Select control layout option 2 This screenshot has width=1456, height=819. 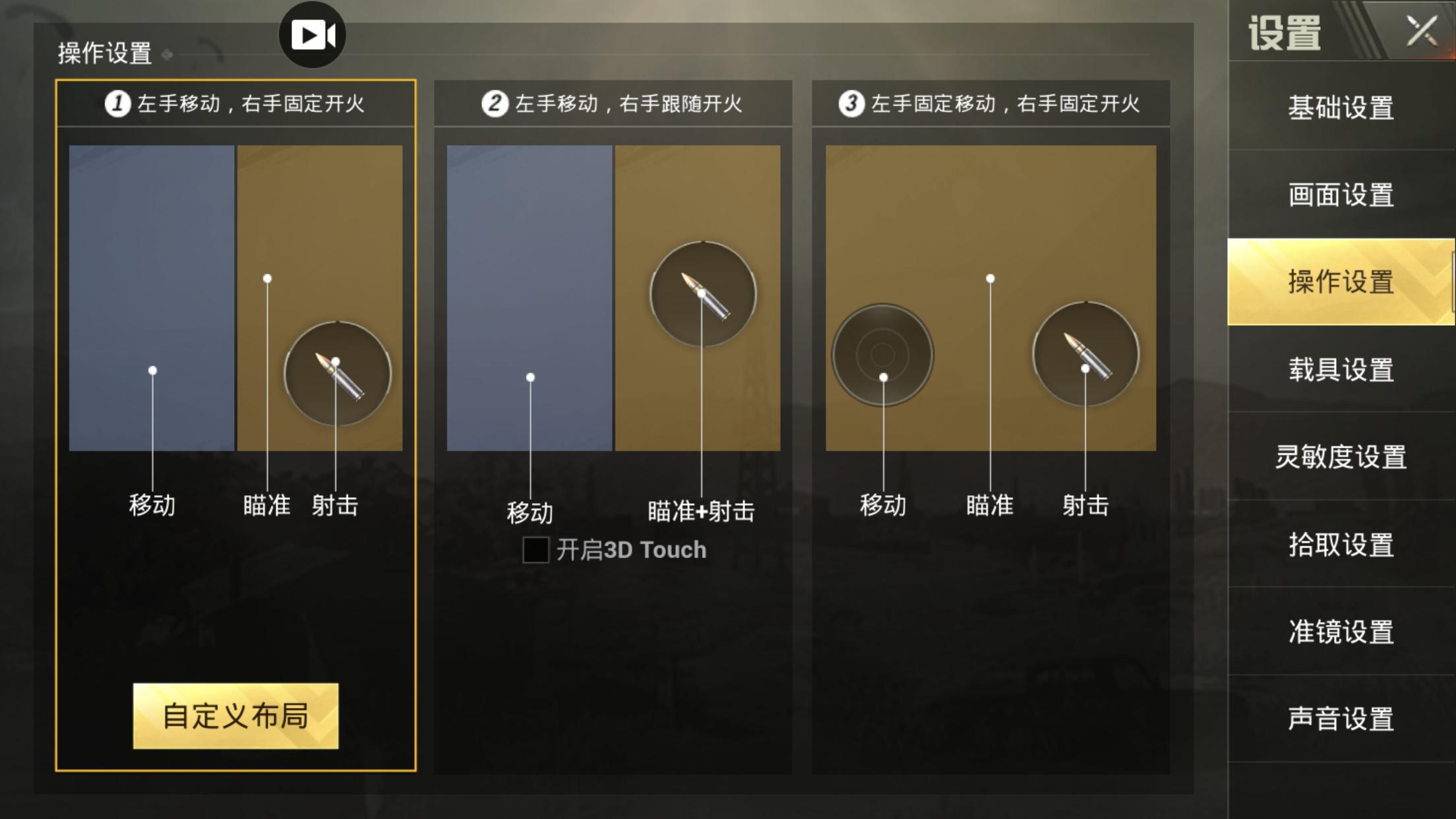click(612, 102)
